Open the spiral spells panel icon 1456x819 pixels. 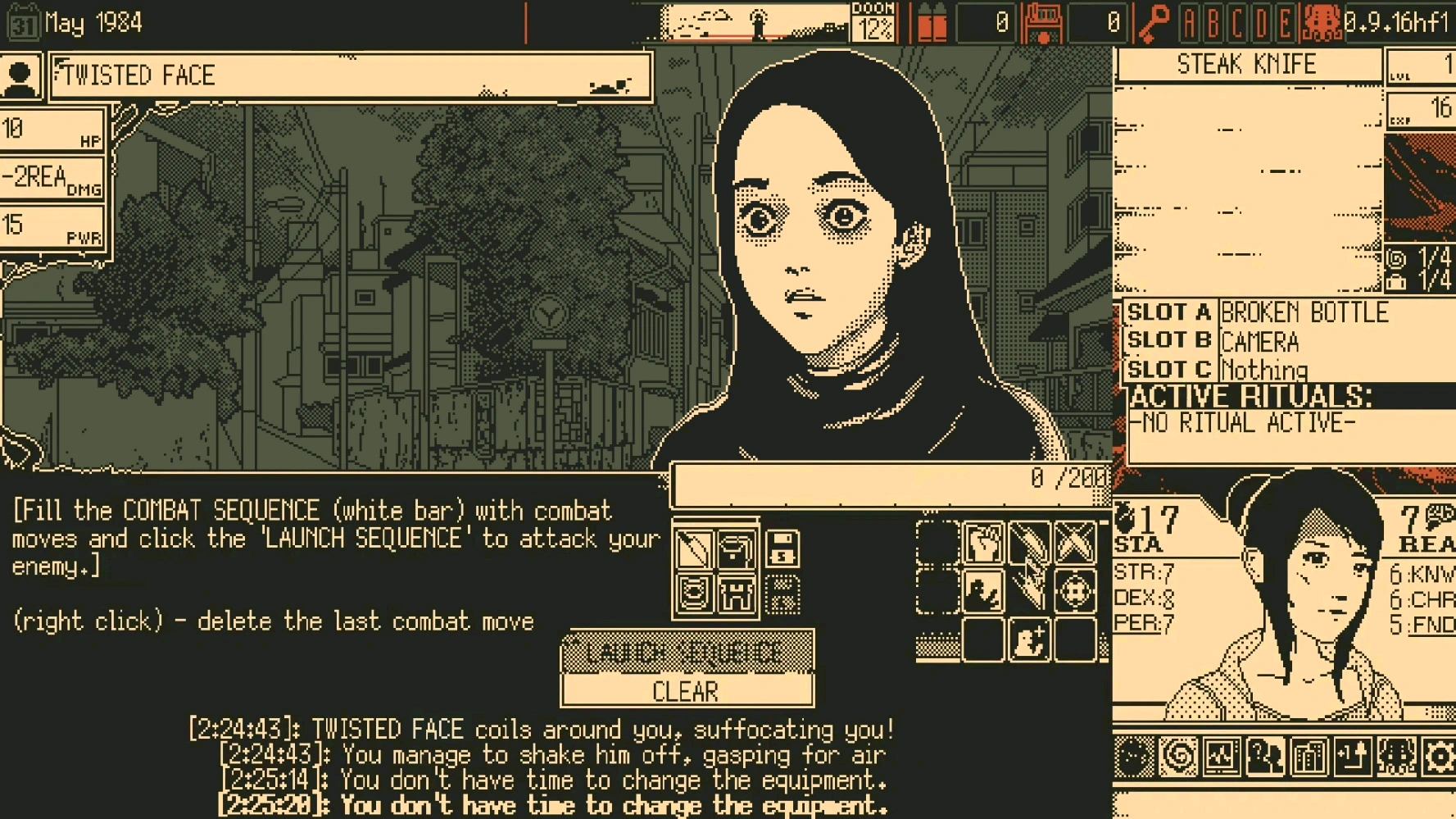pos(1177,757)
